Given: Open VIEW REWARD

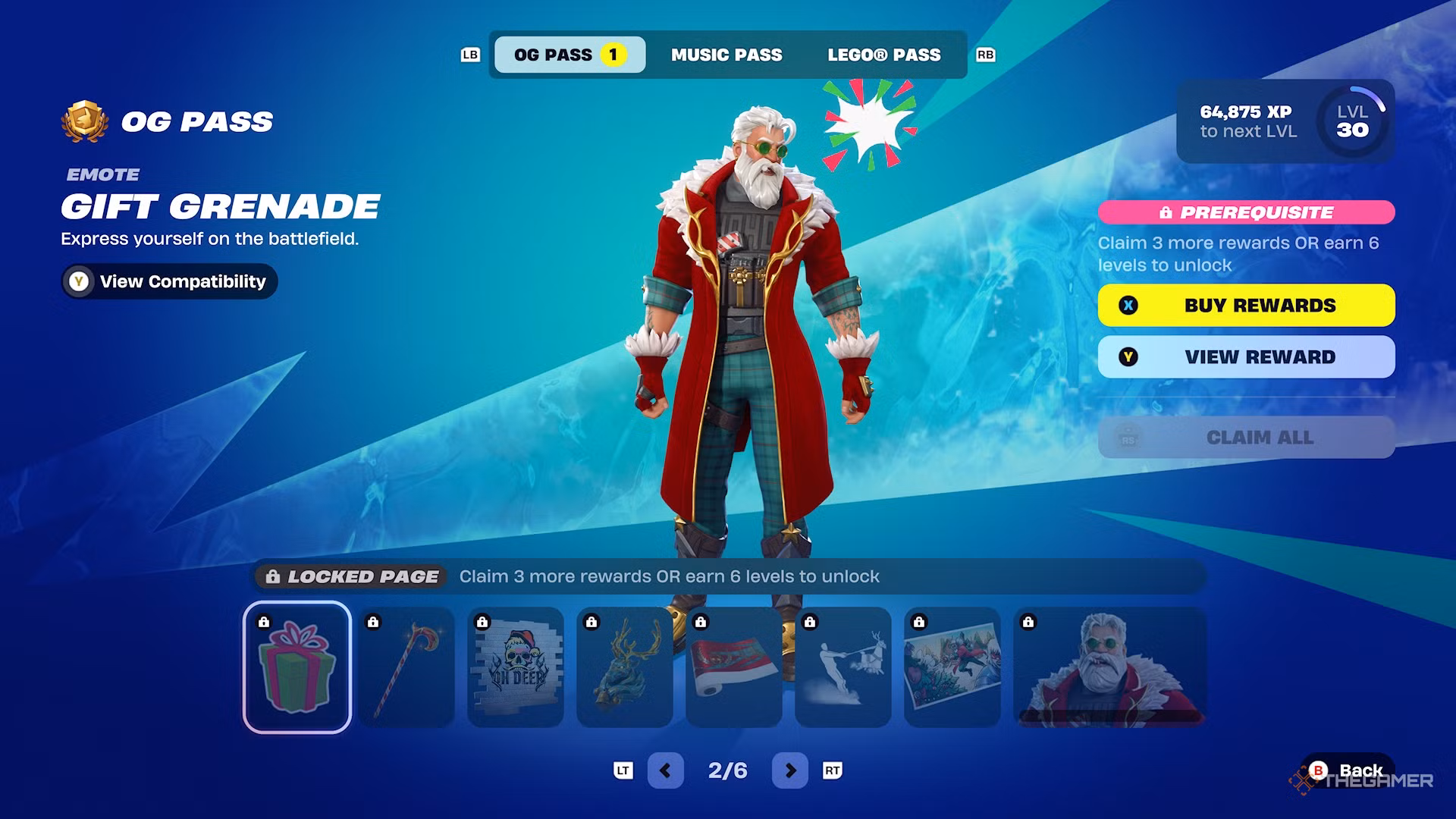Looking at the screenshot, I should 1246,356.
